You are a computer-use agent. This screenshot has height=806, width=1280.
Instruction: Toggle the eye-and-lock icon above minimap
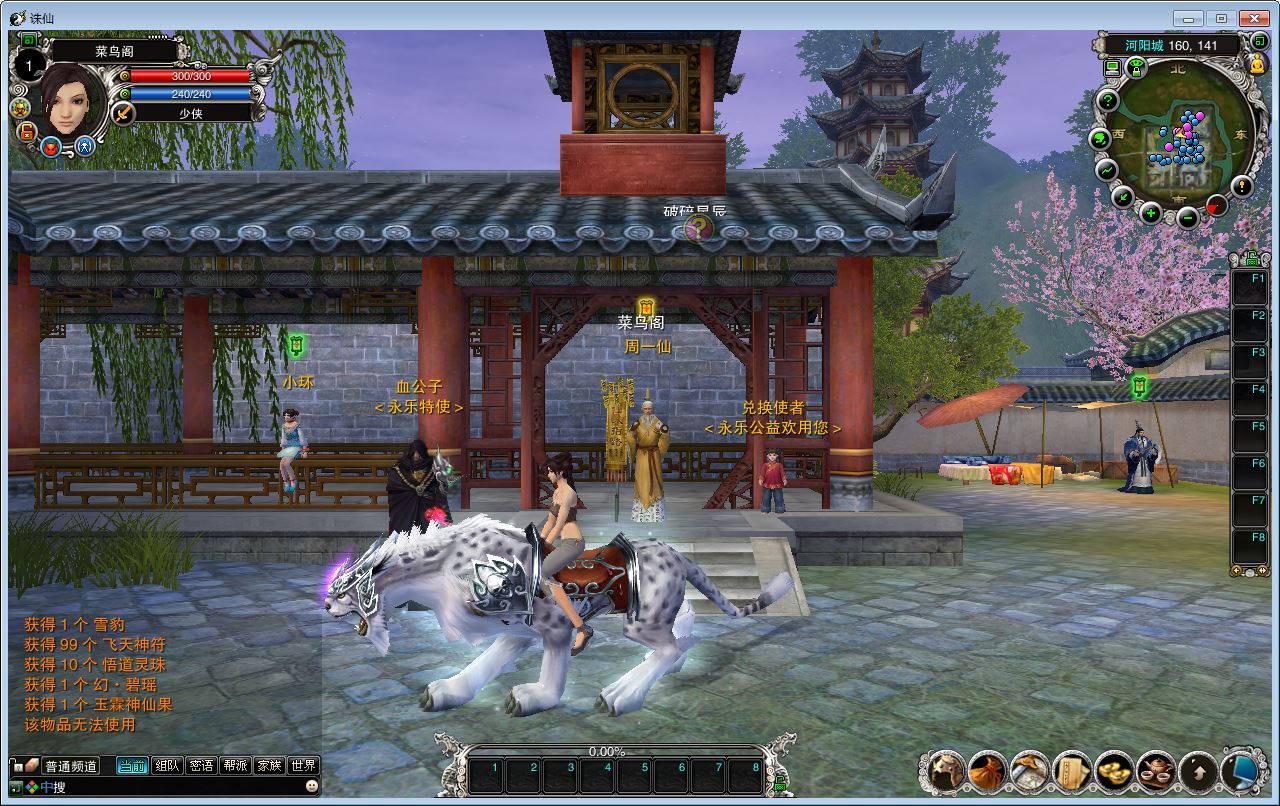[x=1136, y=67]
